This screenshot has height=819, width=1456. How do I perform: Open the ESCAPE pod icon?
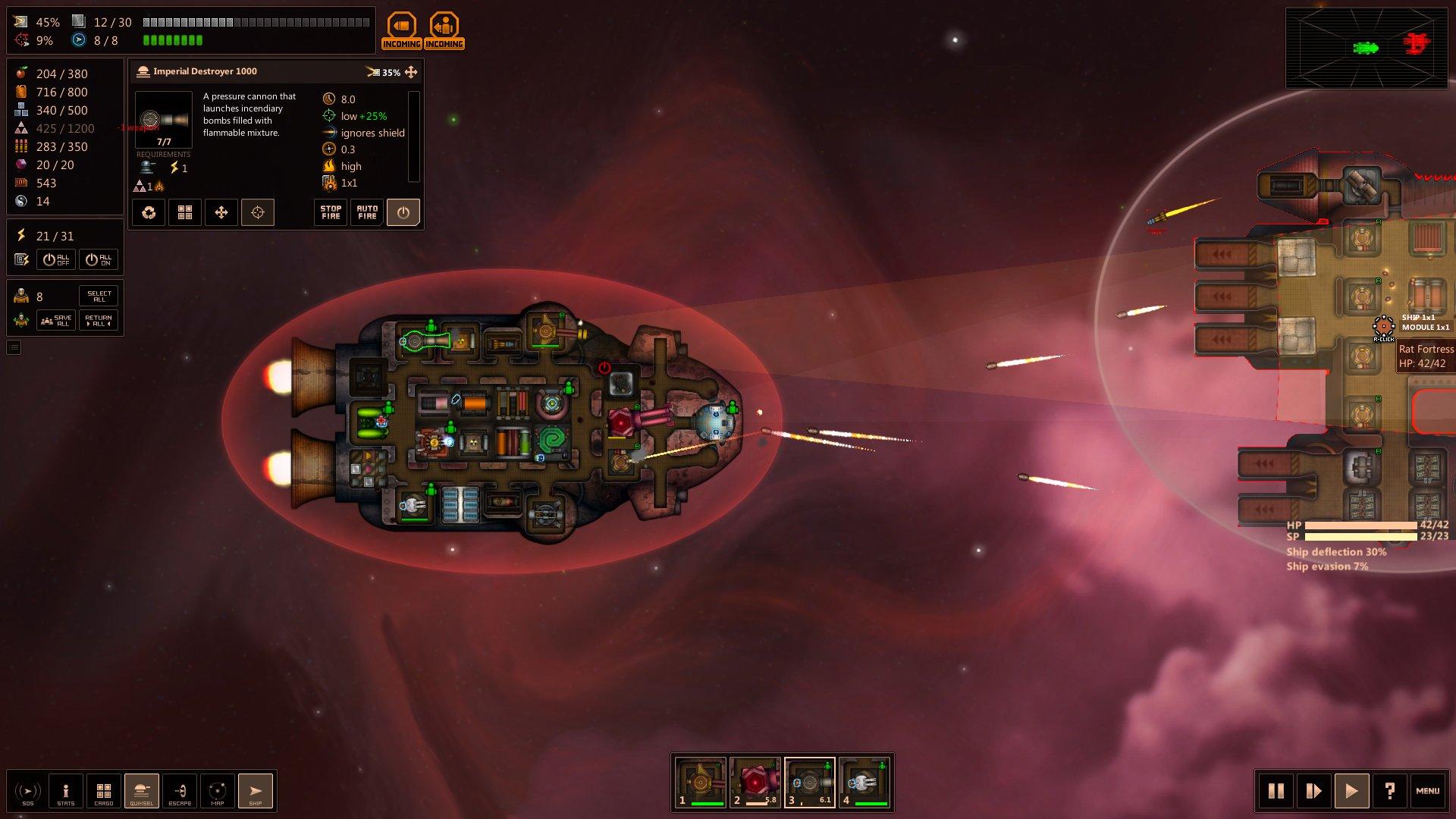coord(180,791)
